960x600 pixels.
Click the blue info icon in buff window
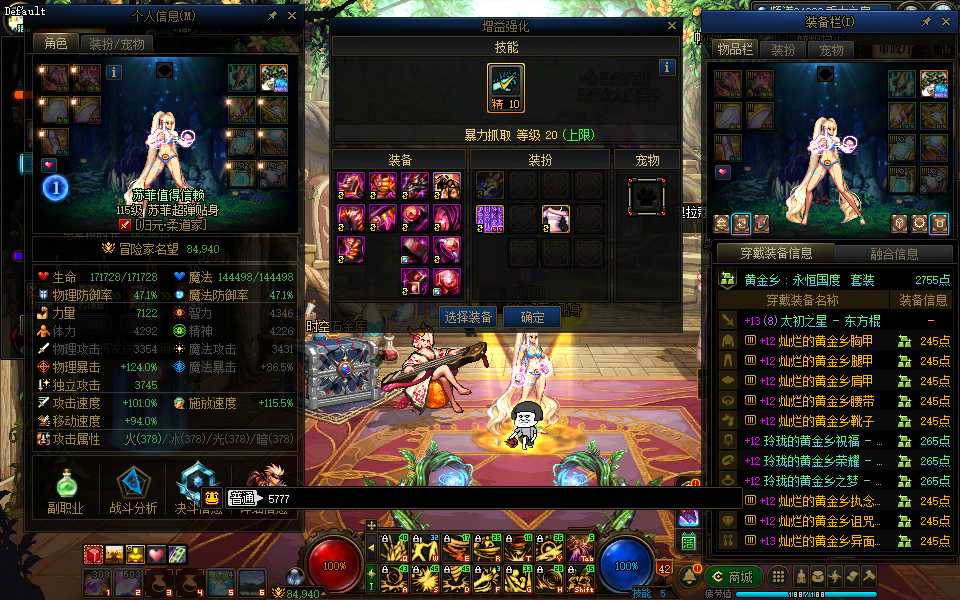667,67
